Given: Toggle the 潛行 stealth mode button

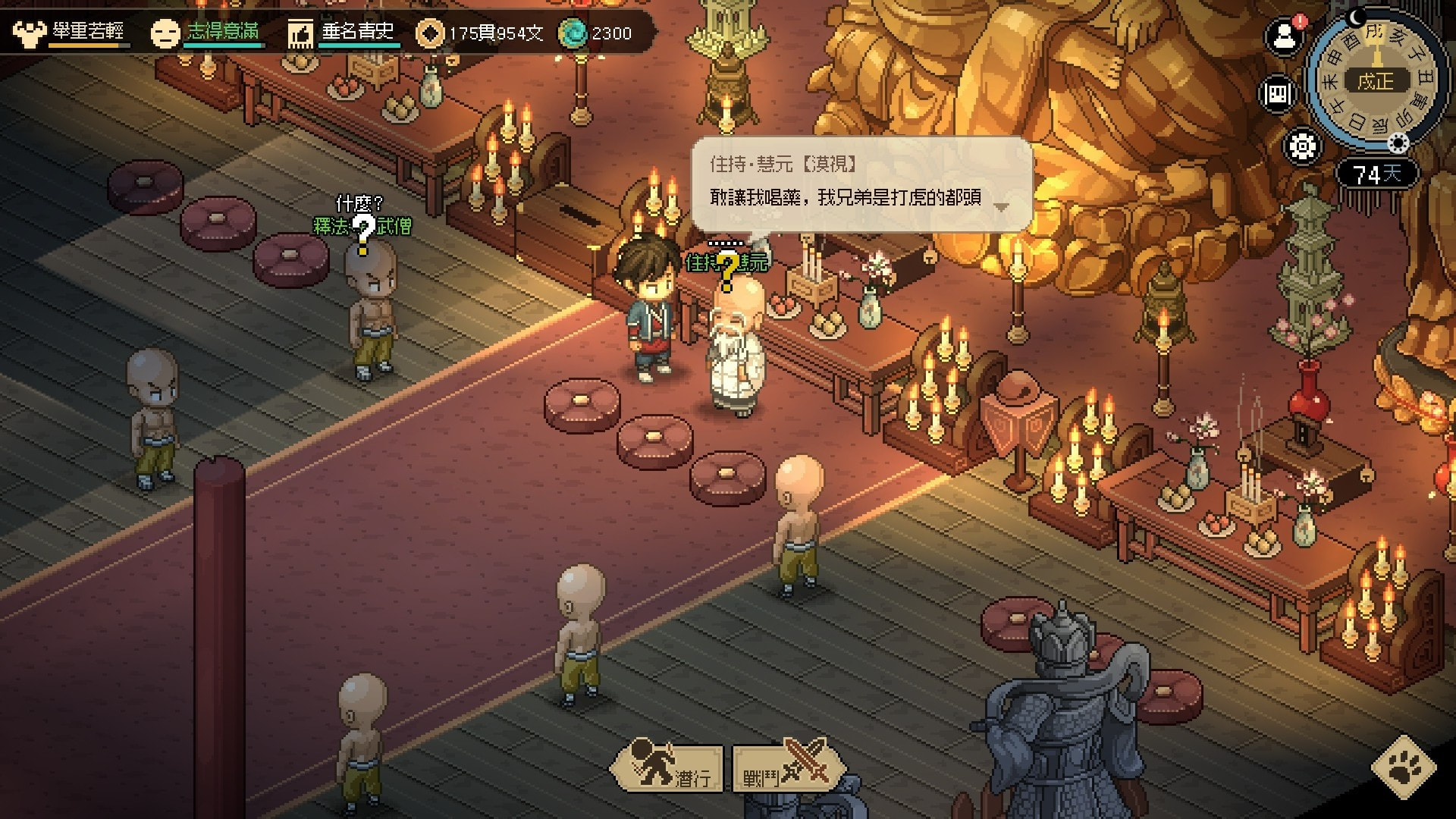Looking at the screenshot, I should [x=667, y=767].
